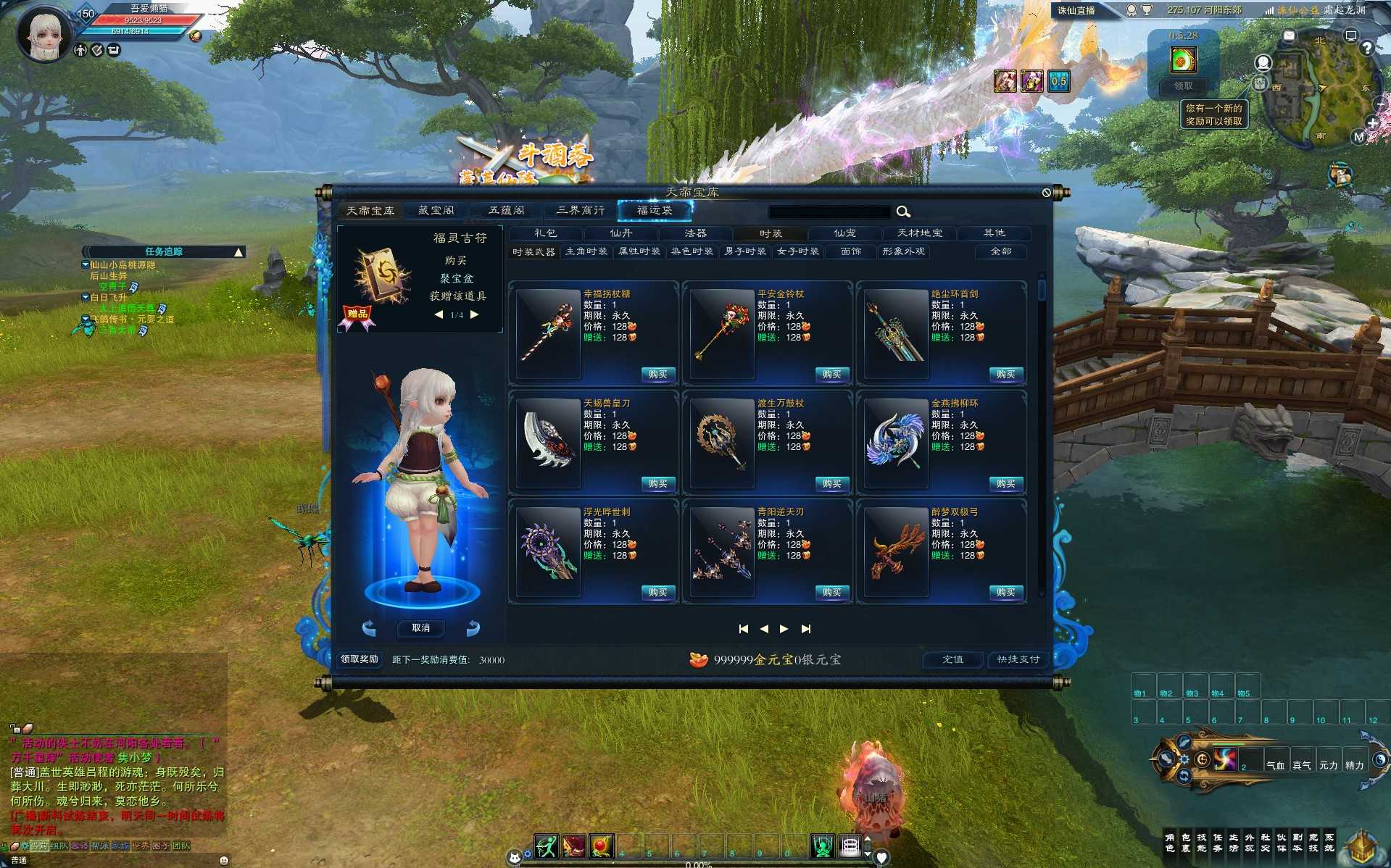Switch to the 藏宝阁 shop tab

[x=436, y=210]
